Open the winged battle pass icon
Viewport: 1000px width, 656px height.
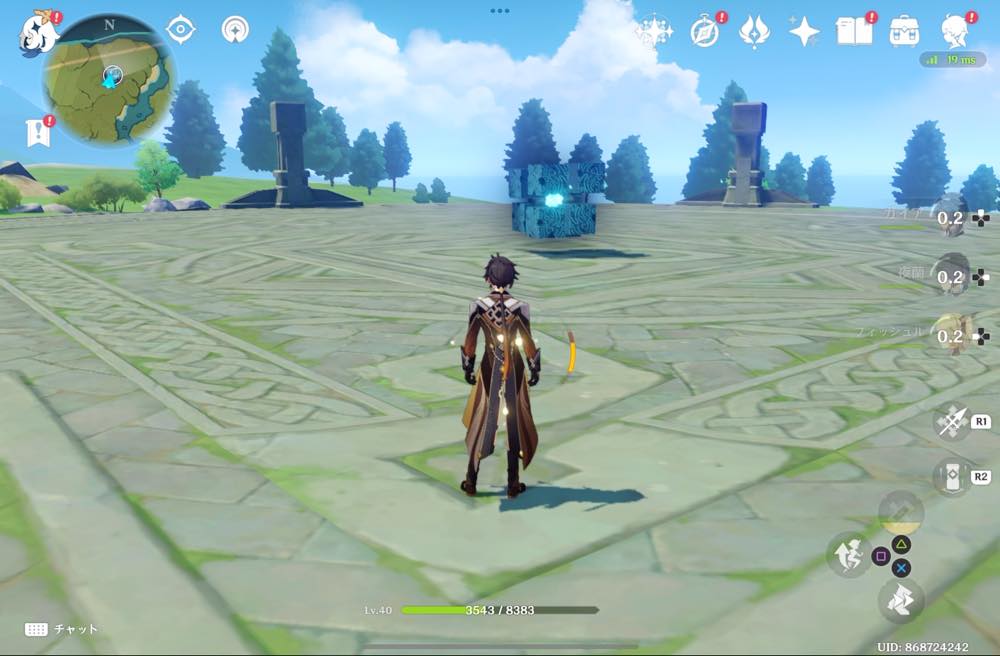753,33
